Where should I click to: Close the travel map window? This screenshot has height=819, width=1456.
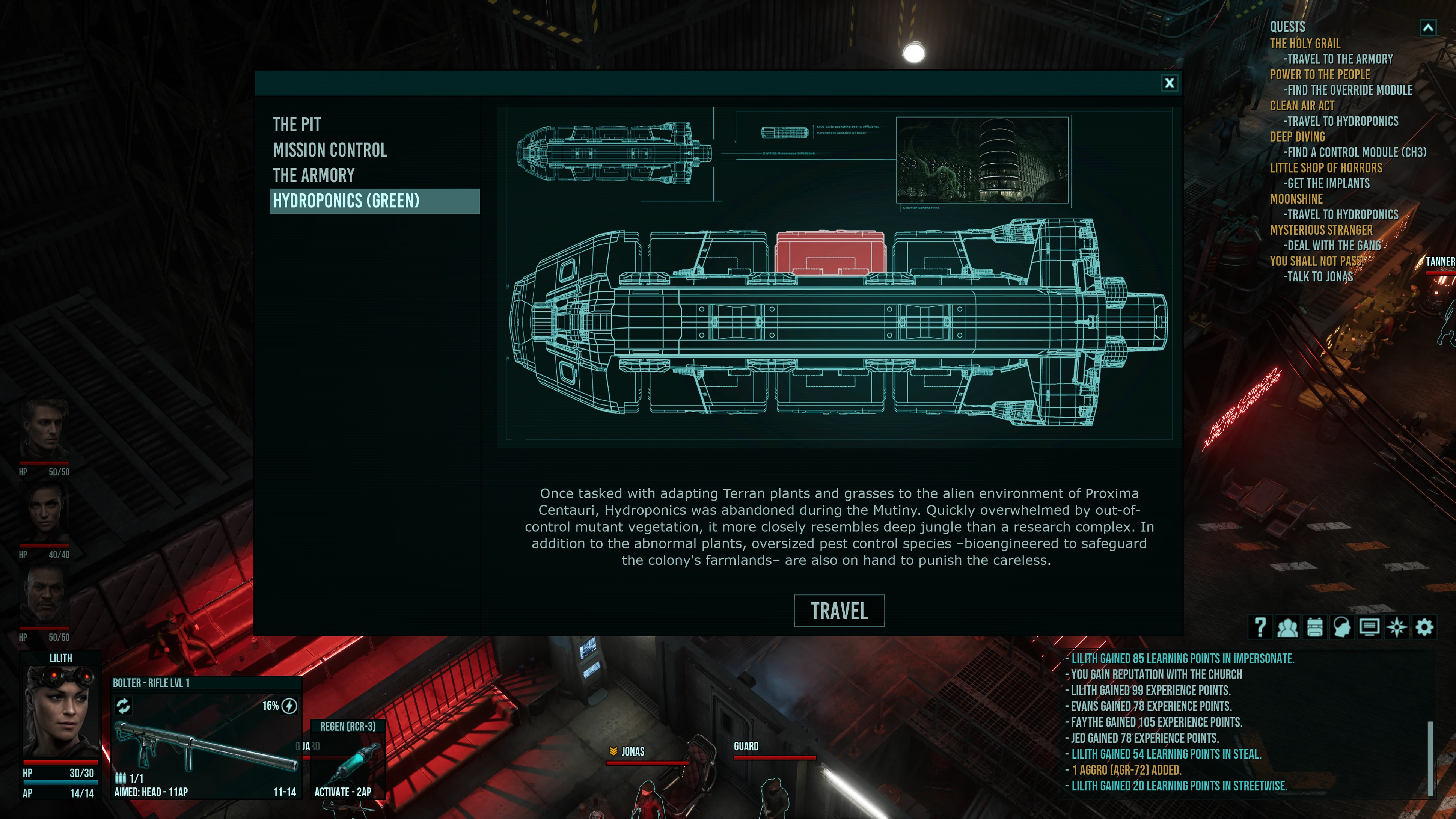[x=1169, y=83]
